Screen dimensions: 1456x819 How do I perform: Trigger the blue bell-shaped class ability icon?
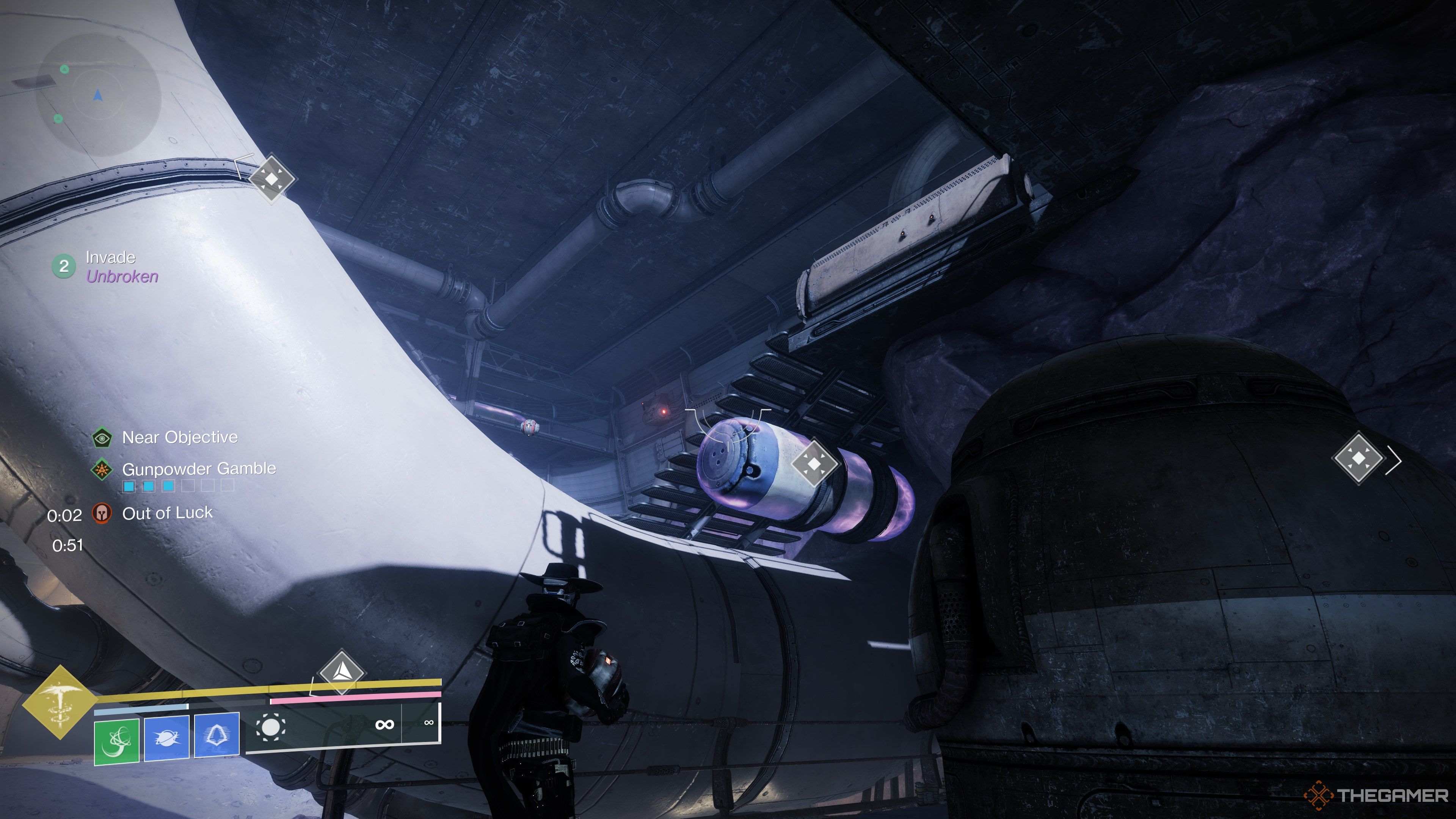pyautogui.click(x=217, y=735)
